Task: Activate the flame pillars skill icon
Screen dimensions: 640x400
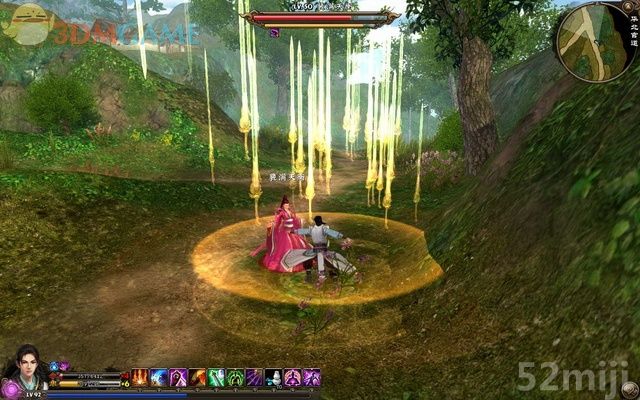Action: (140, 377)
